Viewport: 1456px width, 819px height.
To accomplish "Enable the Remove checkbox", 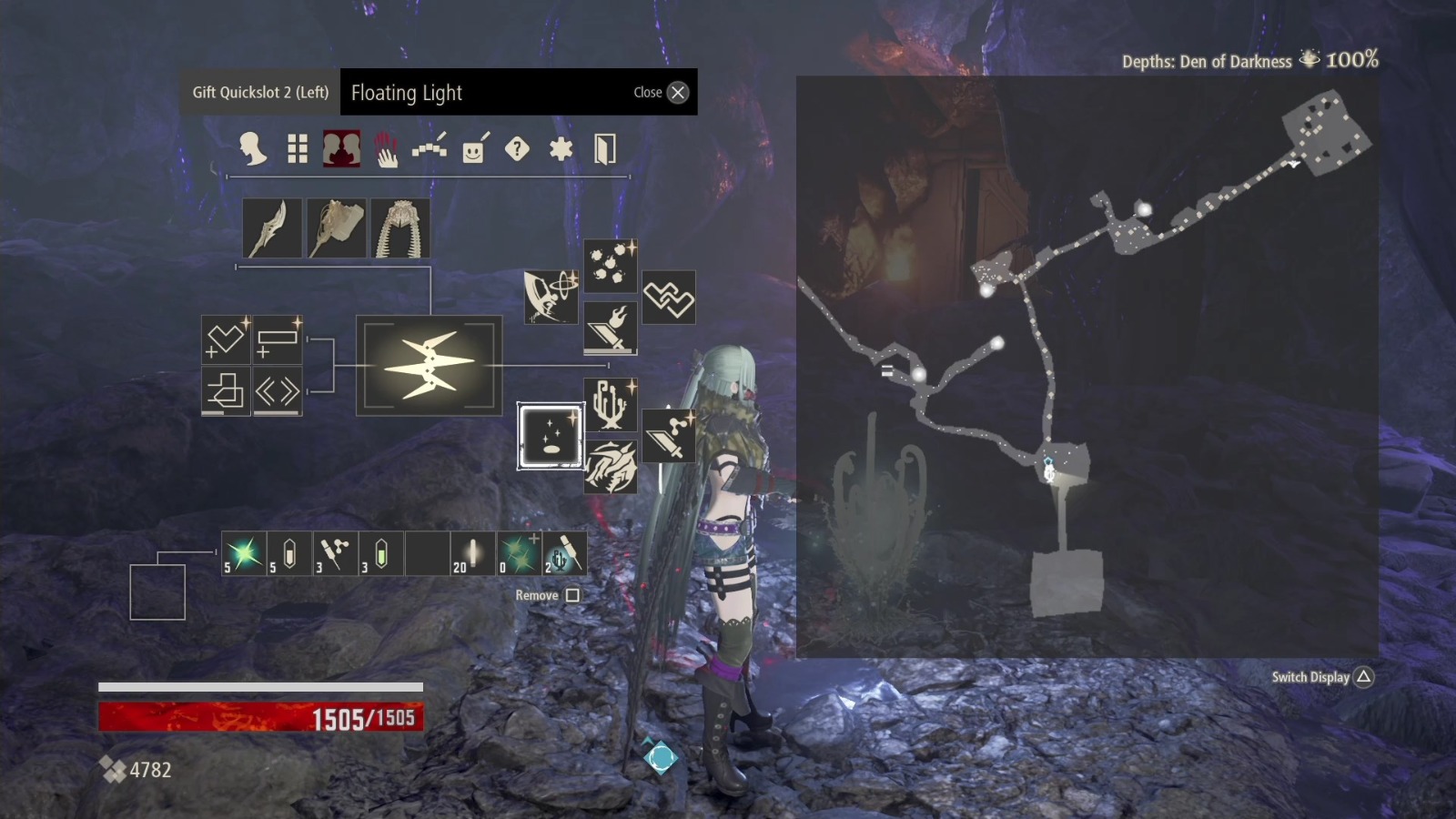I will [575, 593].
